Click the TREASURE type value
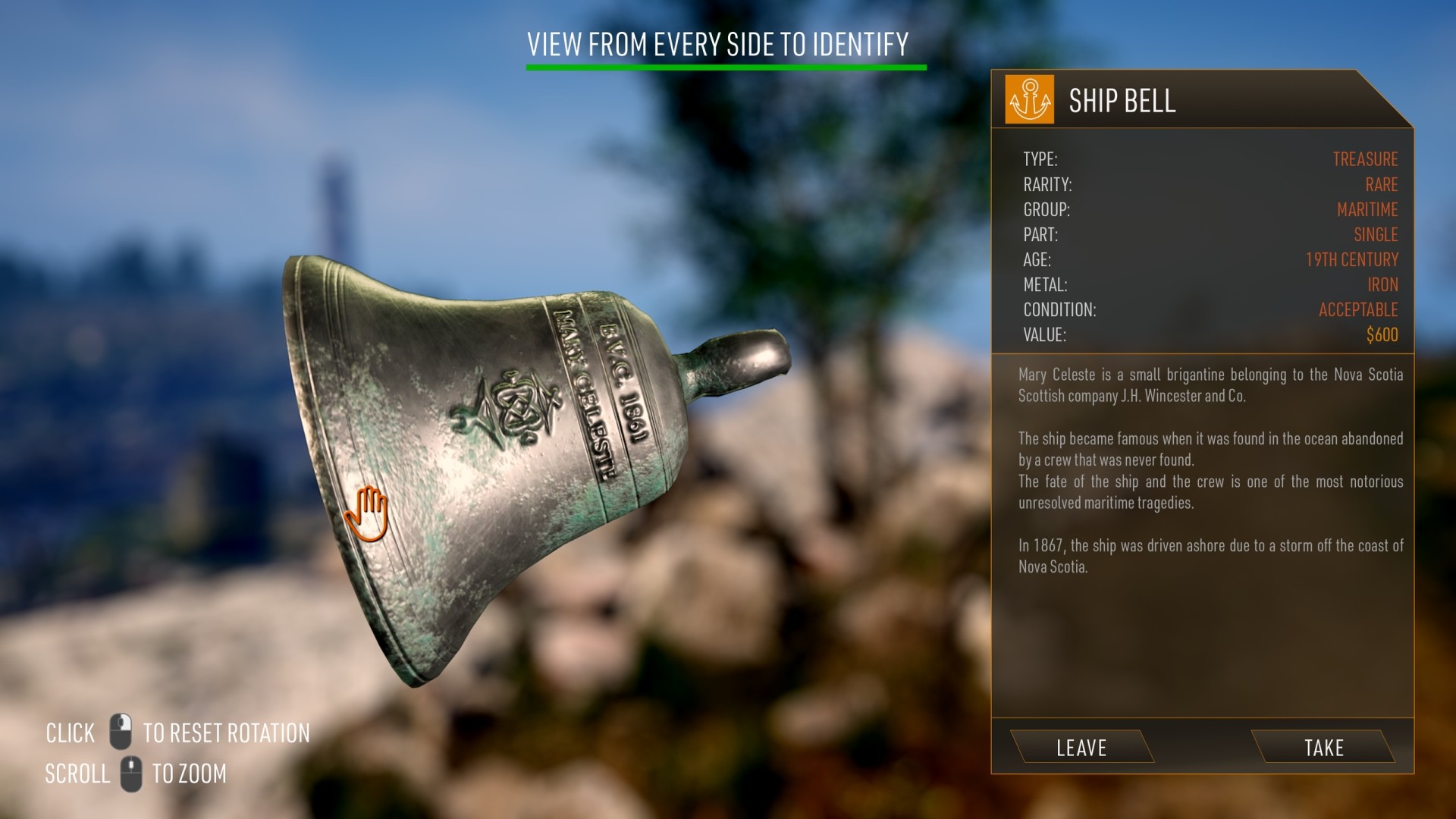 click(x=1365, y=160)
